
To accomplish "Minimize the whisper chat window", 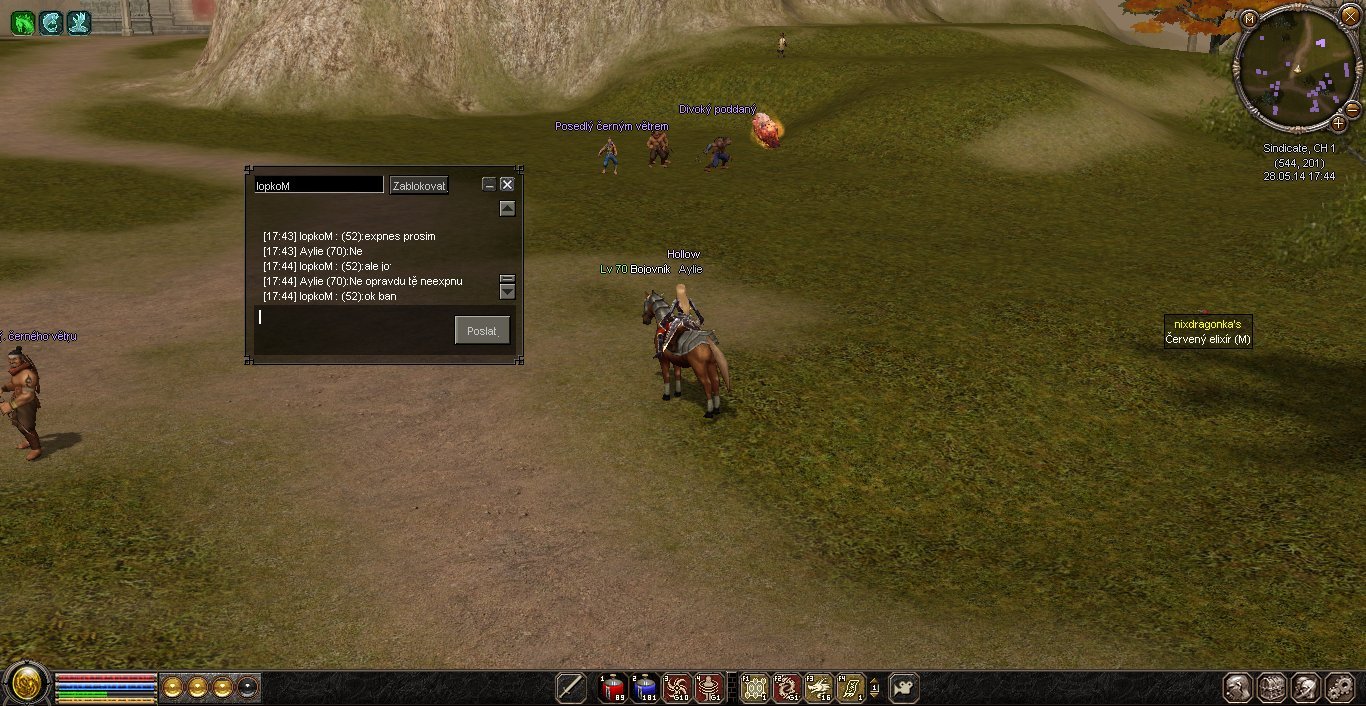I will [x=489, y=184].
